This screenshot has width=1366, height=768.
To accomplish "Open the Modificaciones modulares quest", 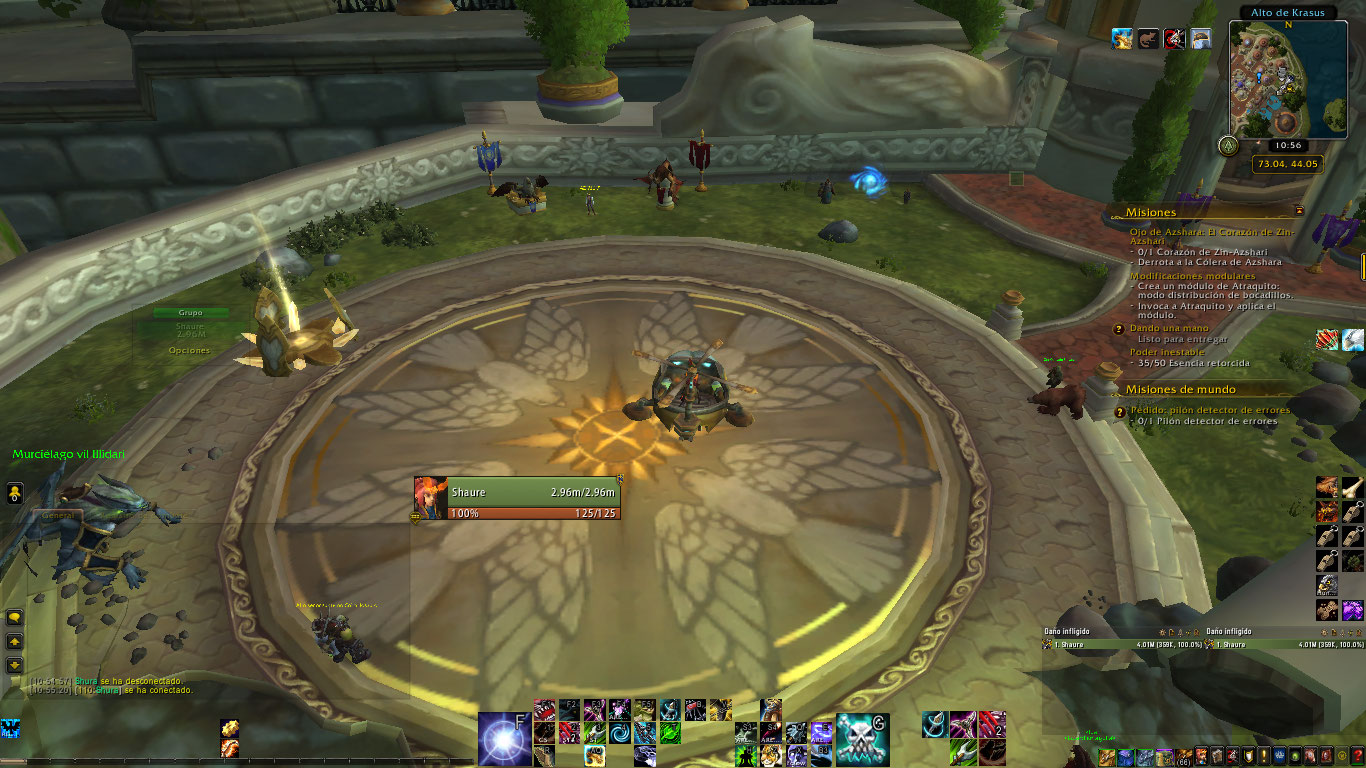I will 1192,275.
